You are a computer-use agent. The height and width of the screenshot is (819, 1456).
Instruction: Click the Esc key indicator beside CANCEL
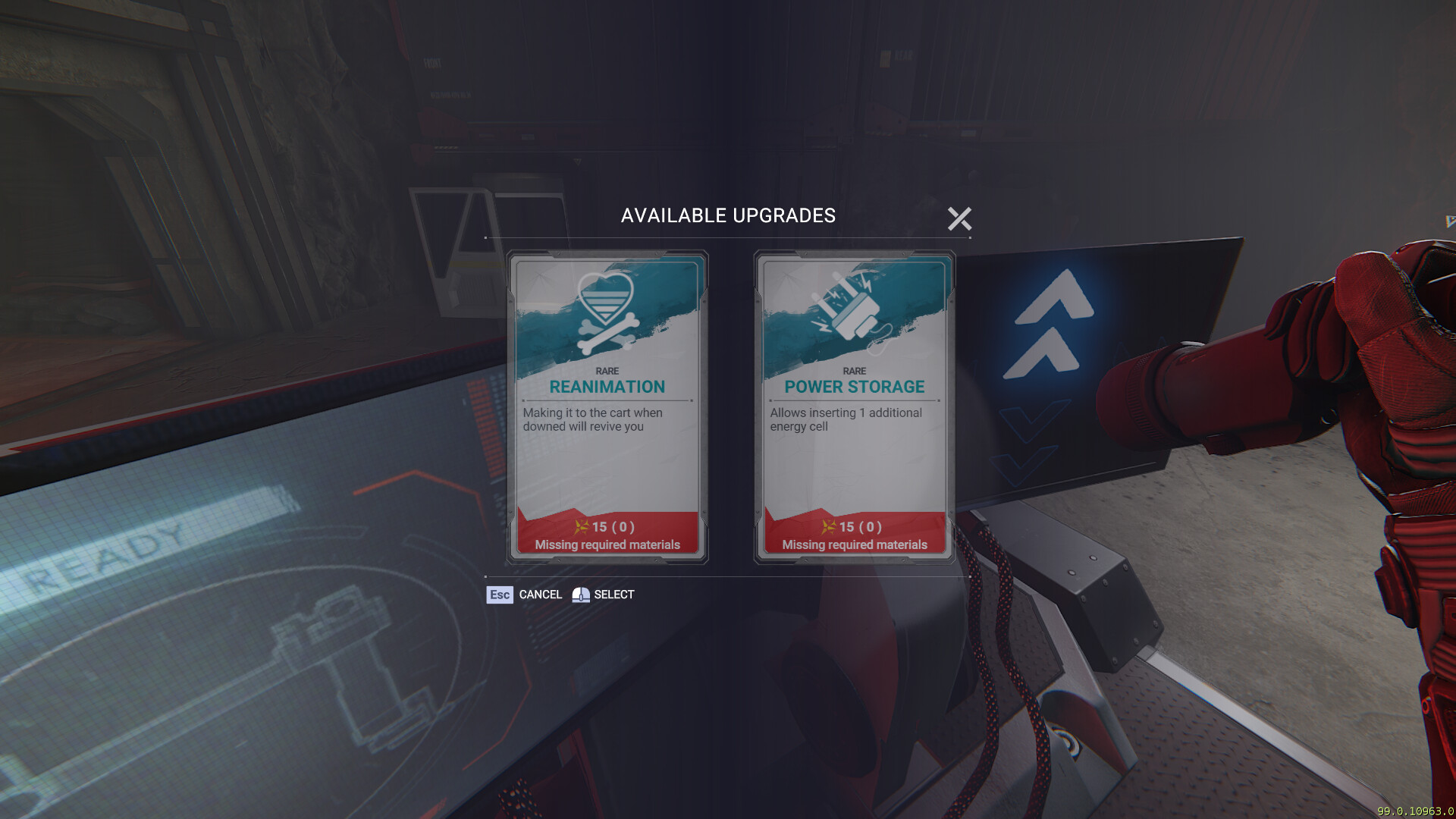[500, 595]
